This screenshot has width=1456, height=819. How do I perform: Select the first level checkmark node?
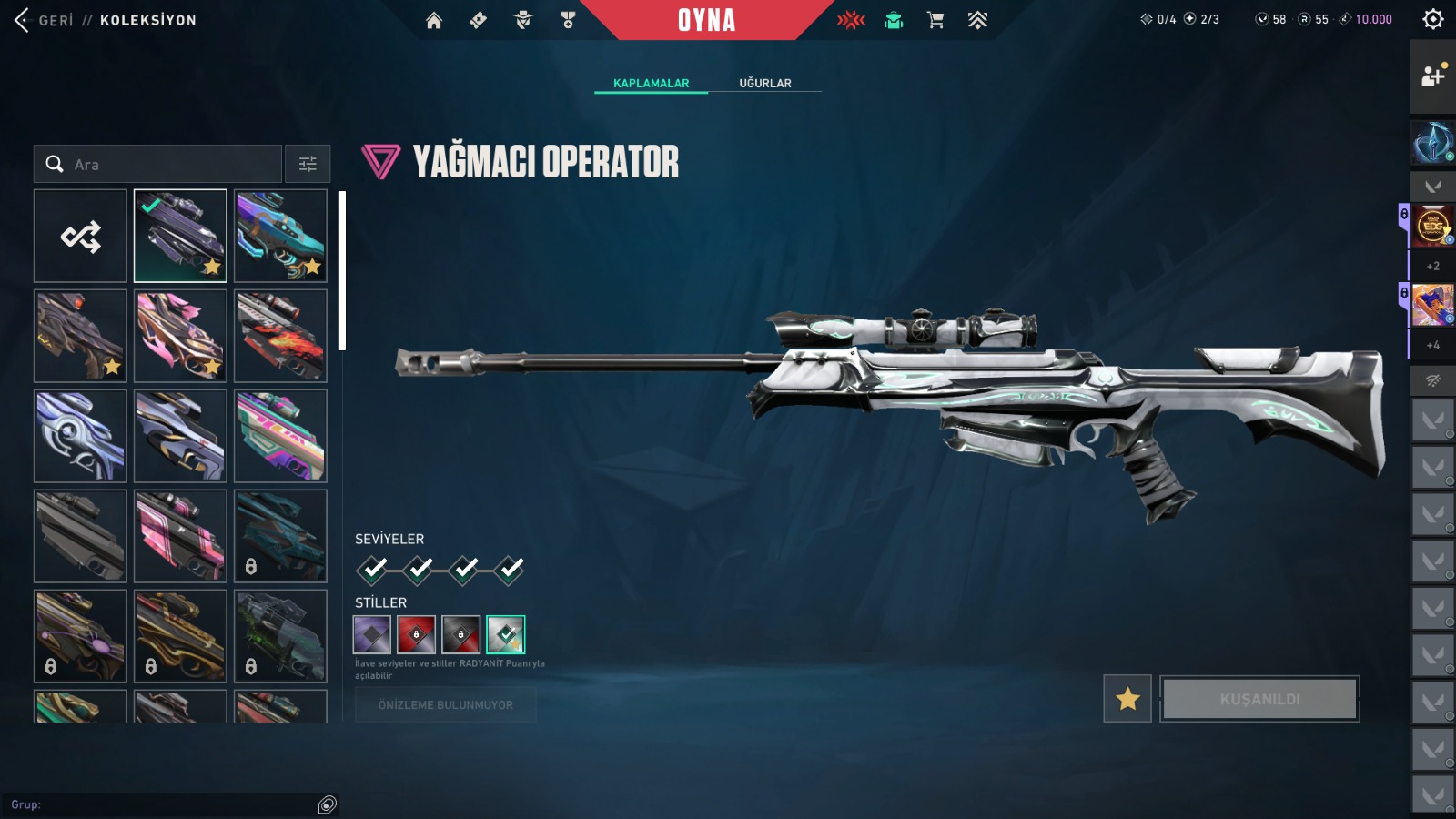click(373, 570)
